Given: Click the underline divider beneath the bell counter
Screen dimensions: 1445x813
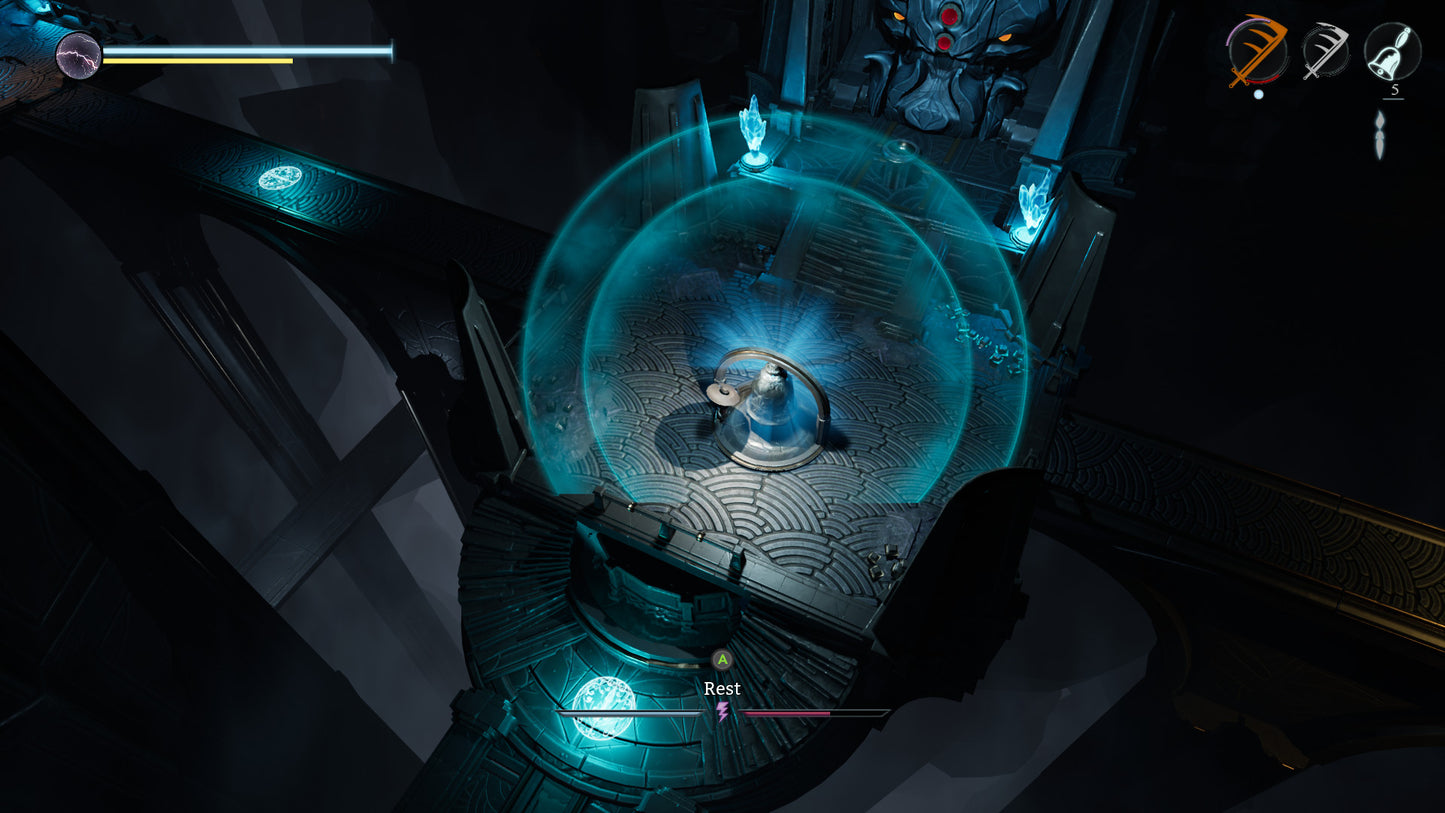Looking at the screenshot, I should (x=1393, y=98).
